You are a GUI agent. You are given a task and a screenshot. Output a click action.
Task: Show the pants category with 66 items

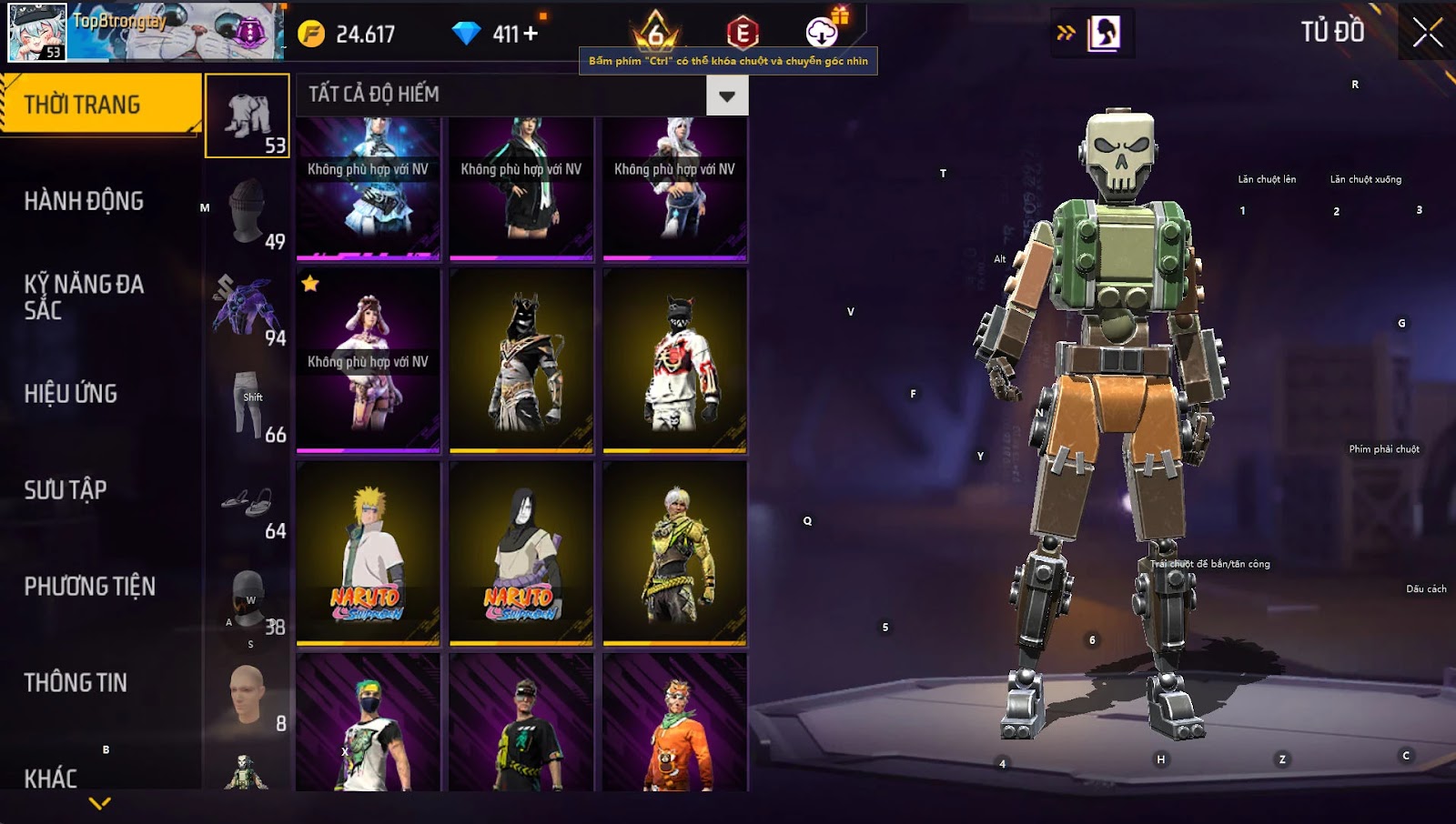(x=248, y=405)
